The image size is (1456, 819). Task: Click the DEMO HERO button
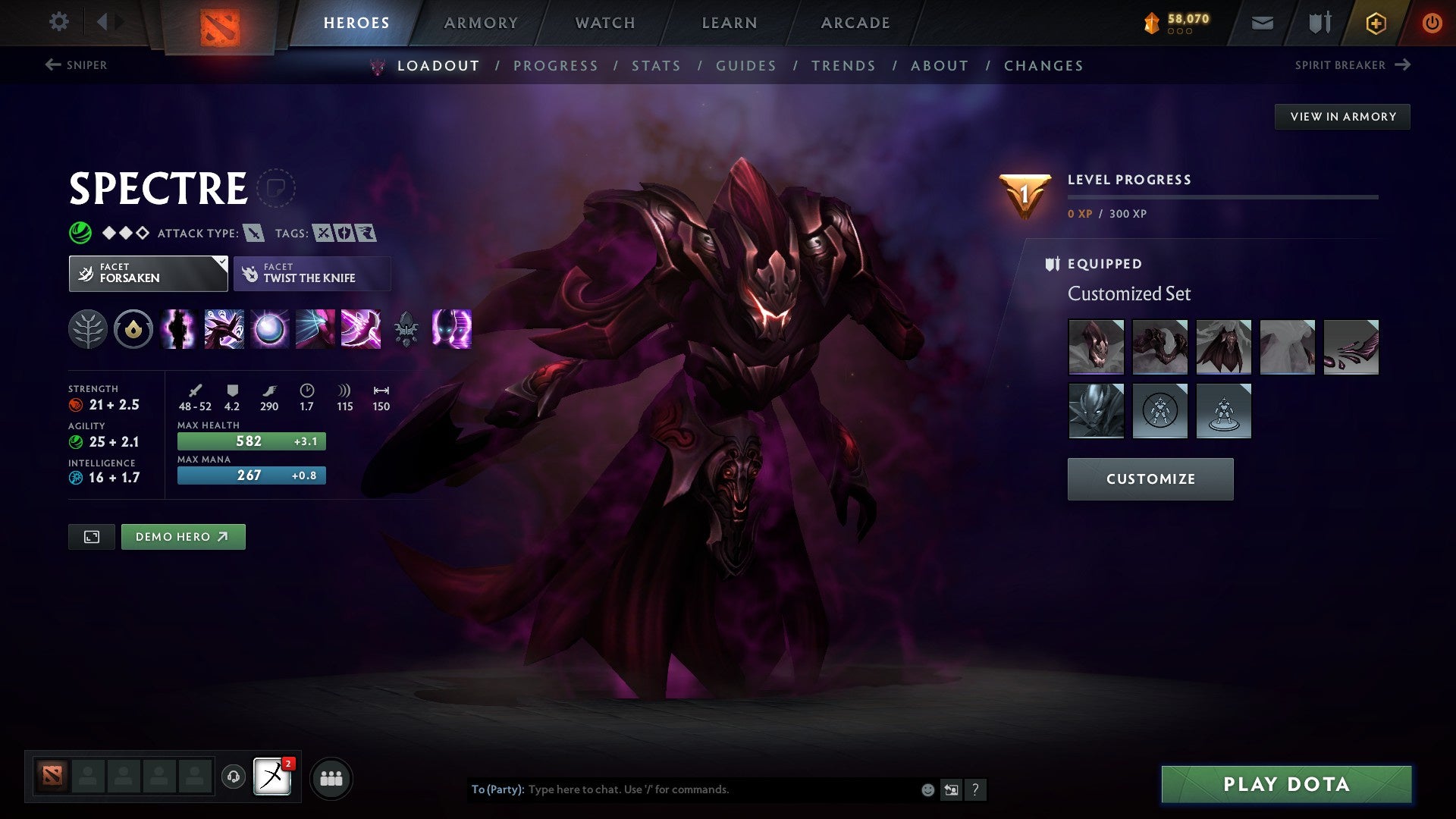pos(183,536)
